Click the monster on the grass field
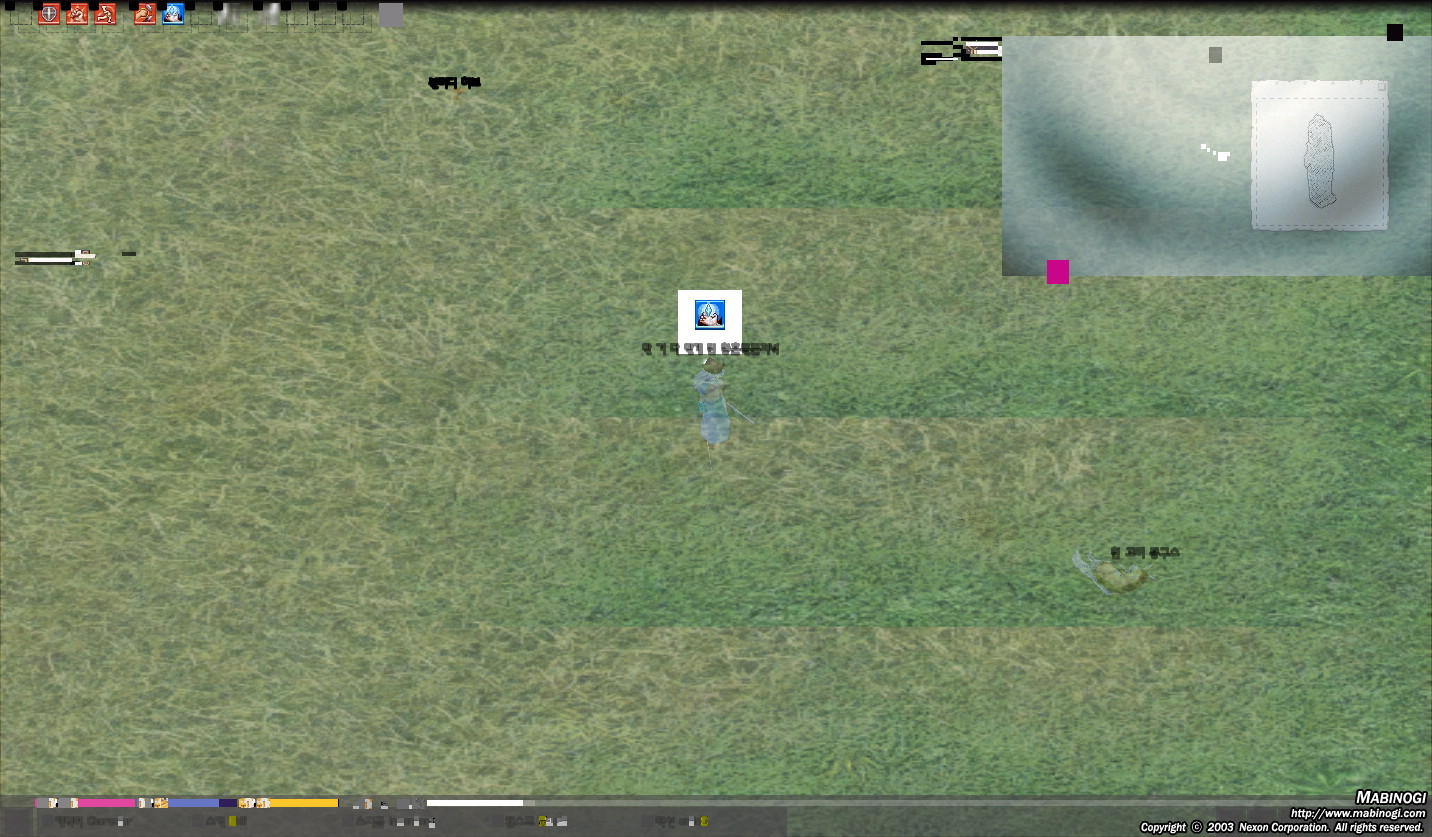Image resolution: width=1432 pixels, height=837 pixels. (1120, 573)
